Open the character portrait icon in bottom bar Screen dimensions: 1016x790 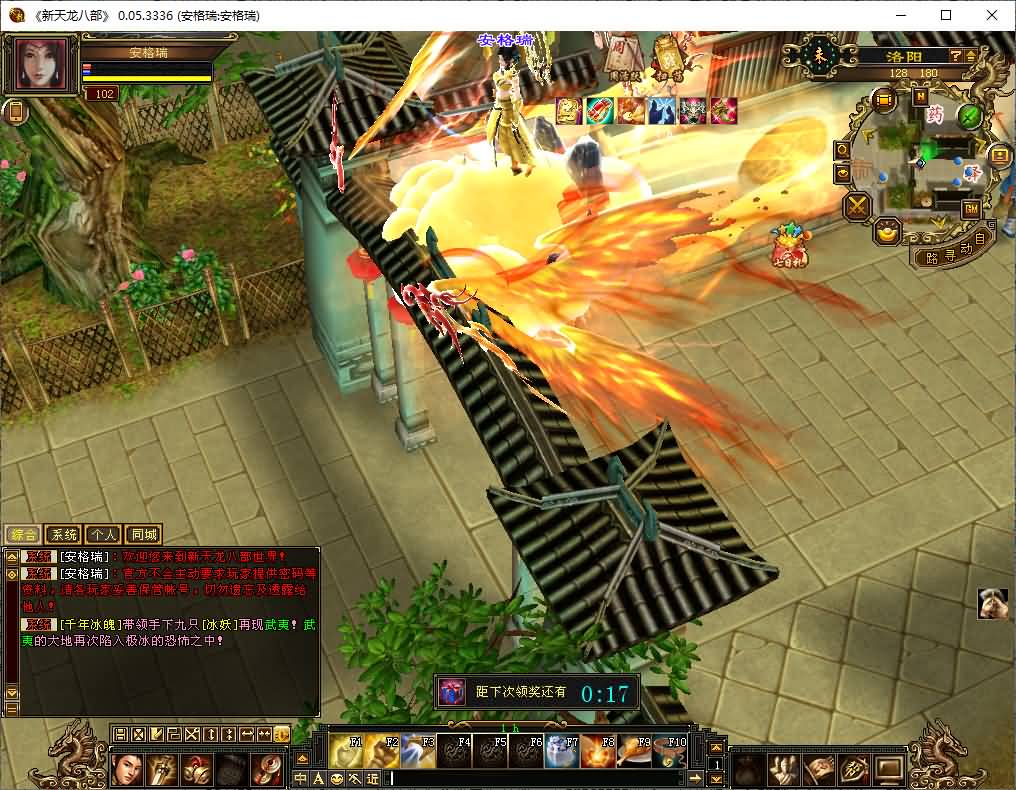point(126,769)
